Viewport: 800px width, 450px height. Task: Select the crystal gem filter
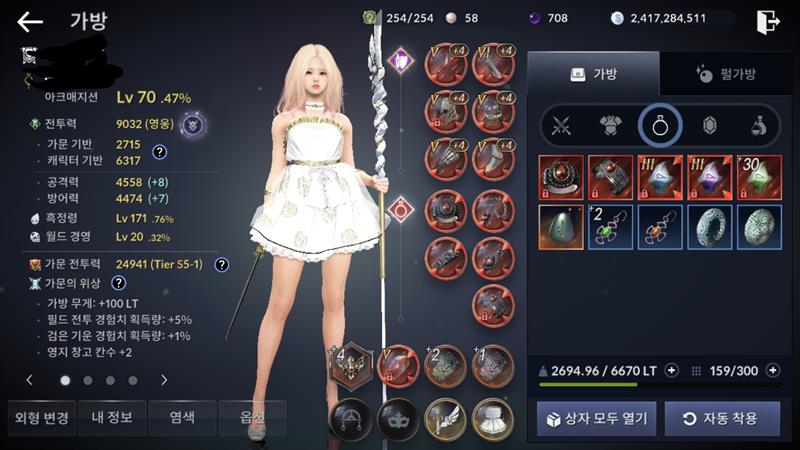pos(710,126)
